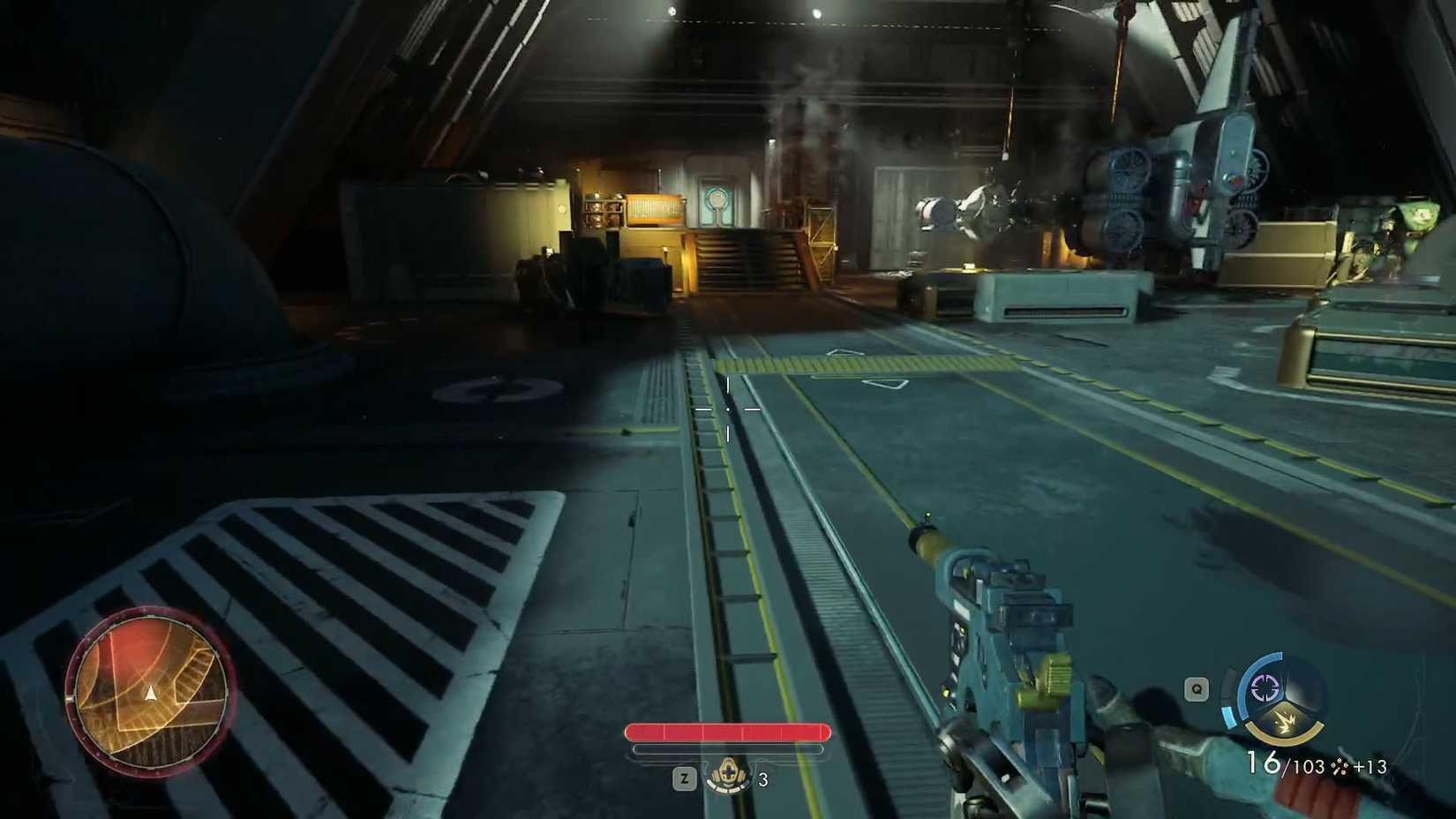Click the Q keybind prompt icon
The image size is (1456, 819).
[x=1196, y=690]
